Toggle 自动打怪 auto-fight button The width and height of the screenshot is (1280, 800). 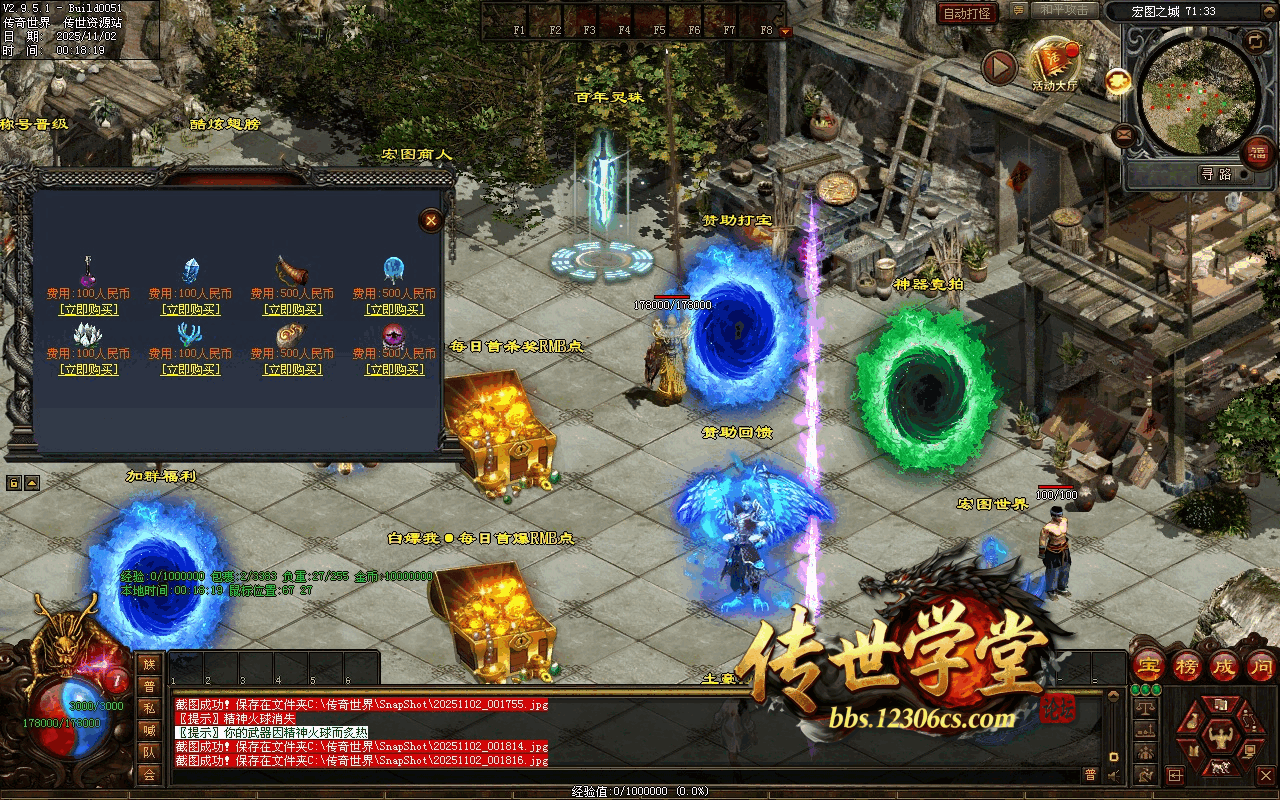tap(968, 13)
